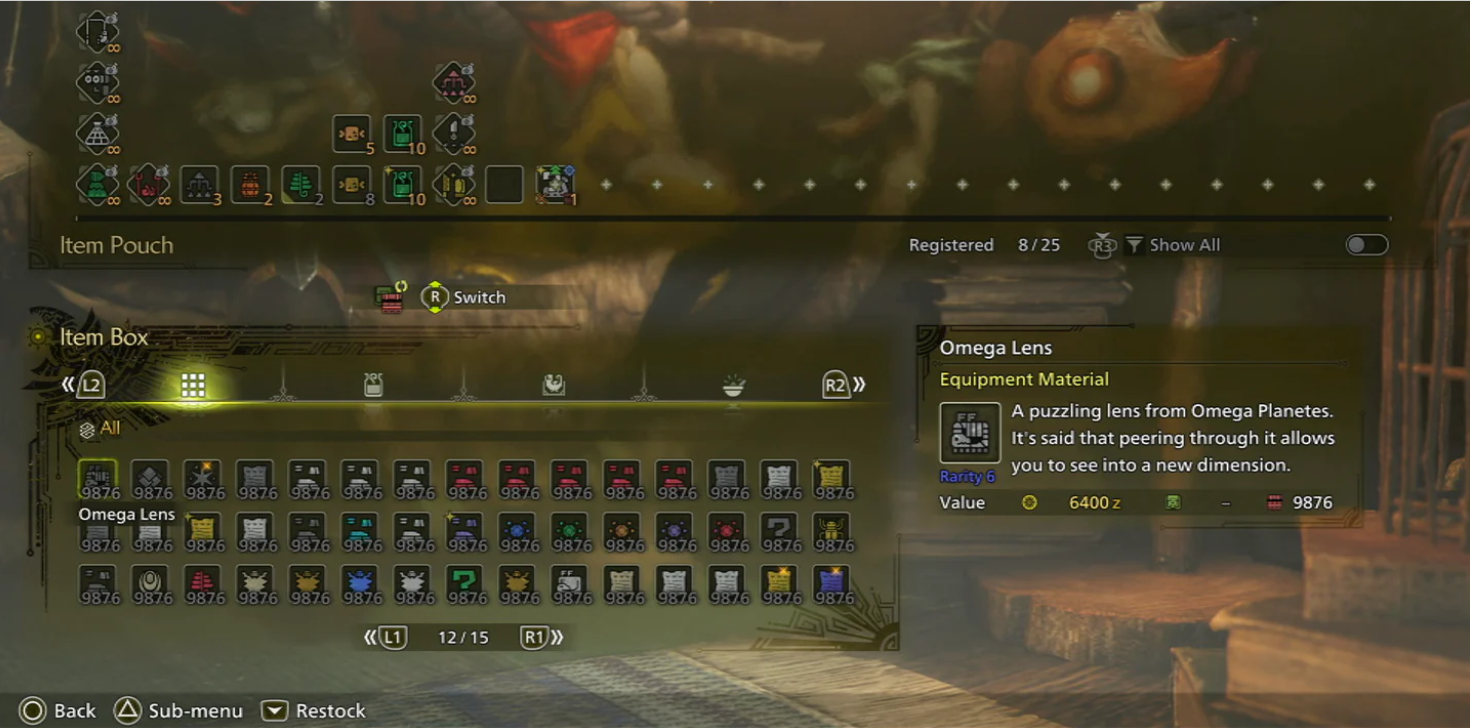1470x728 pixels.
Task: Select the whetstone blade pouch icon
Action: tap(454, 133)
